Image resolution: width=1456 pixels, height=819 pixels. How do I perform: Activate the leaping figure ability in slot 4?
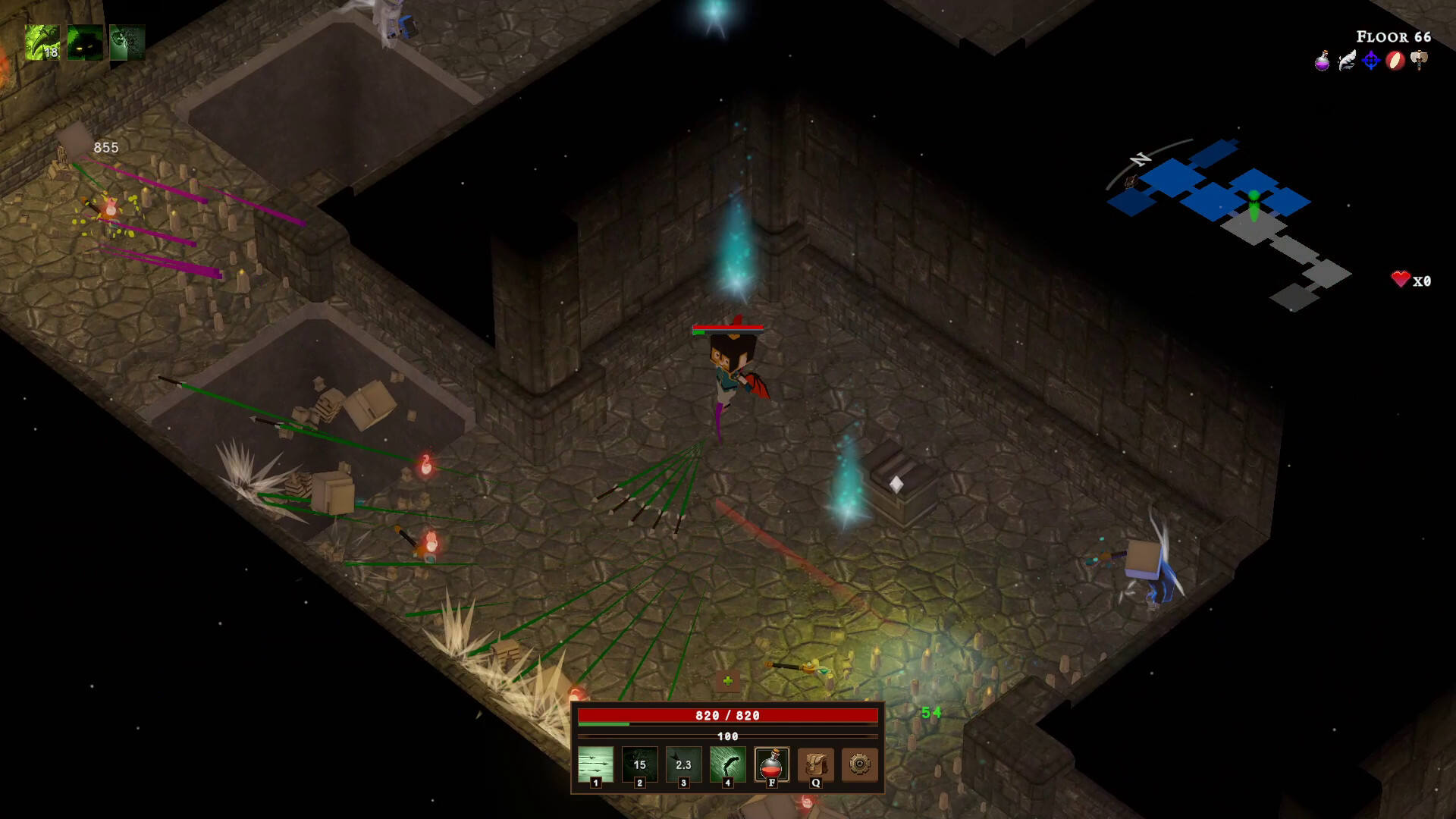[x=727, y=764]
